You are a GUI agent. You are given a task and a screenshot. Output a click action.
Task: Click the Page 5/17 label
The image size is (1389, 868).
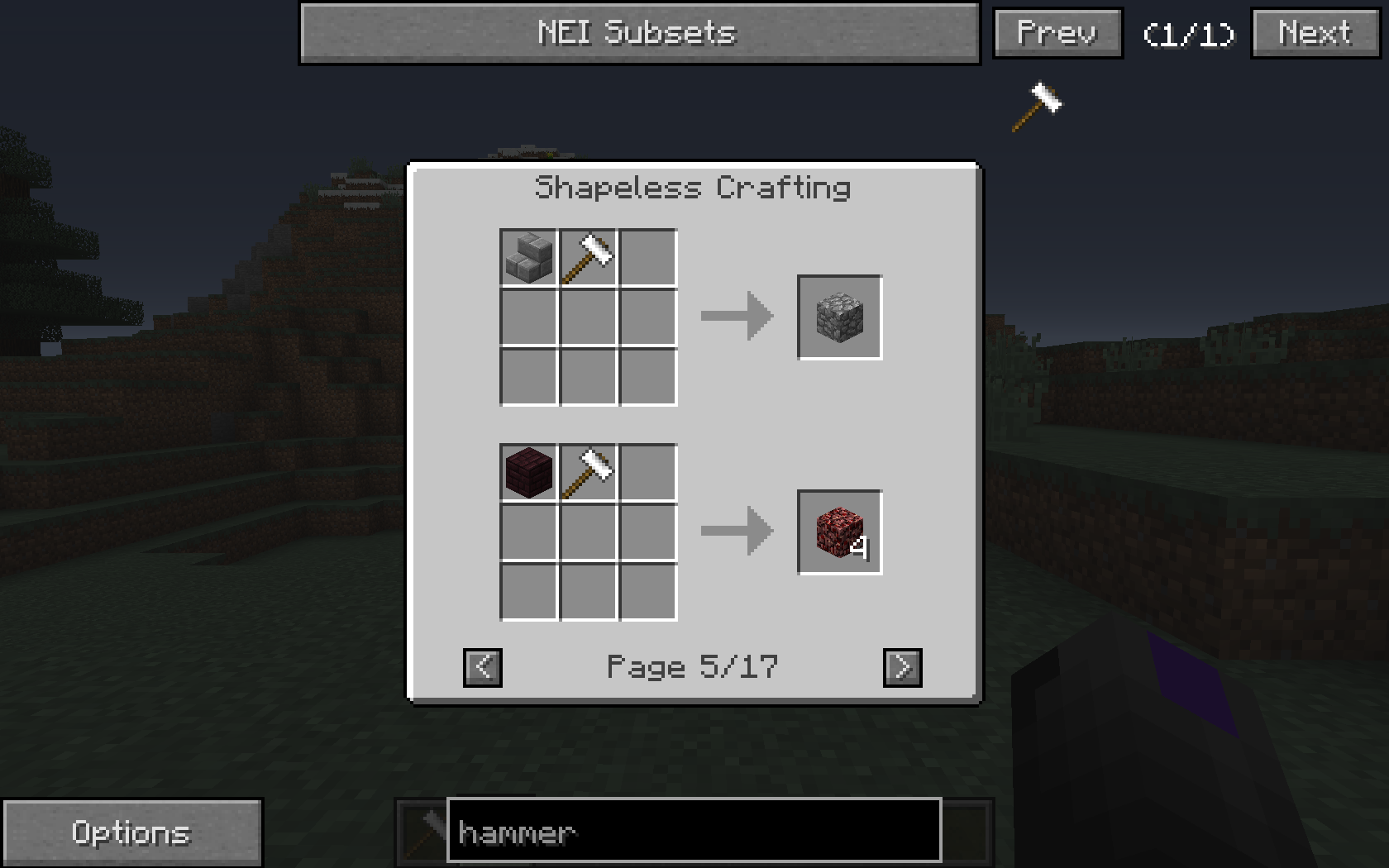693,667
